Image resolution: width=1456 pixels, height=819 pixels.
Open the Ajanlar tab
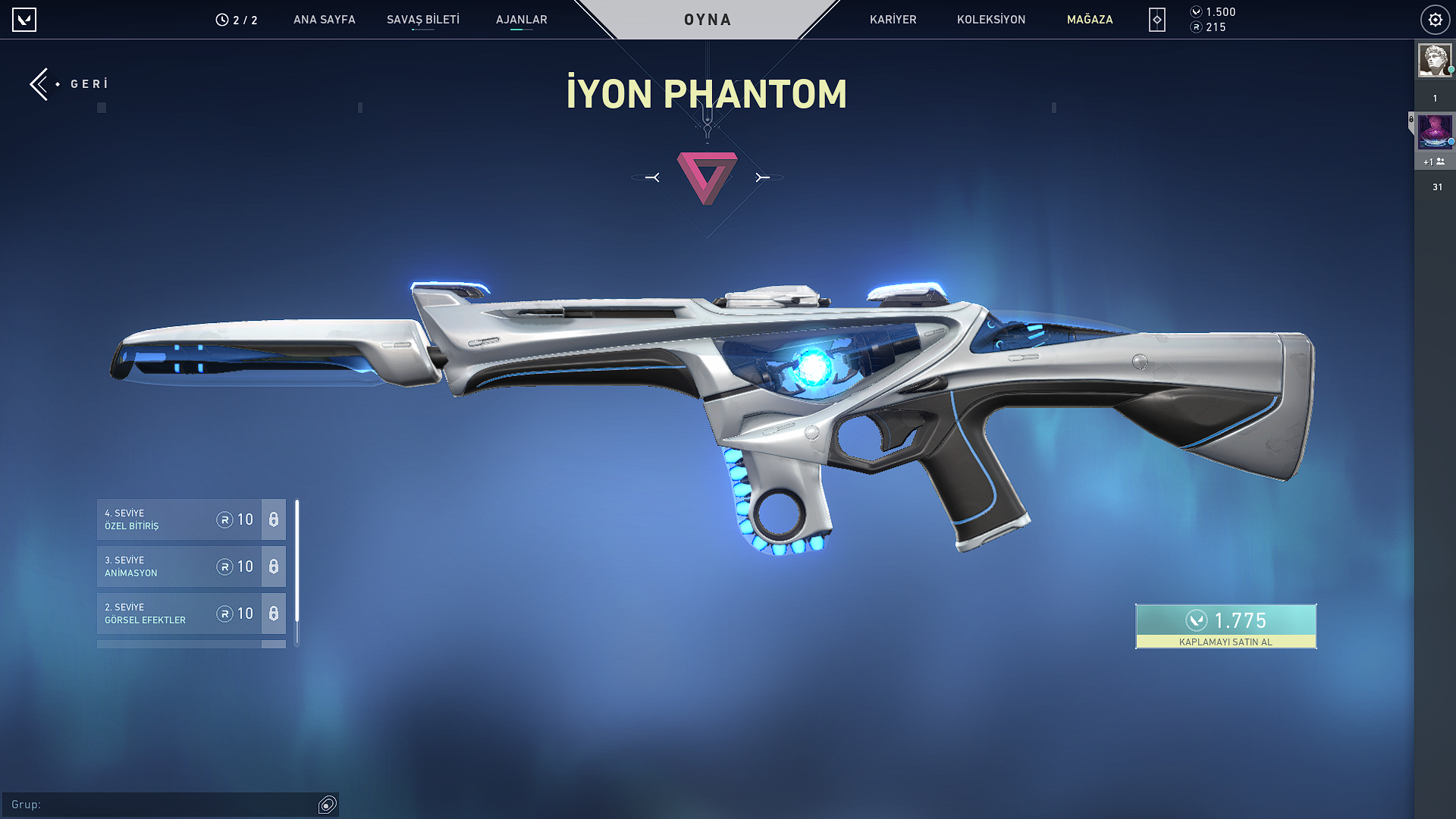click(521, 20)
